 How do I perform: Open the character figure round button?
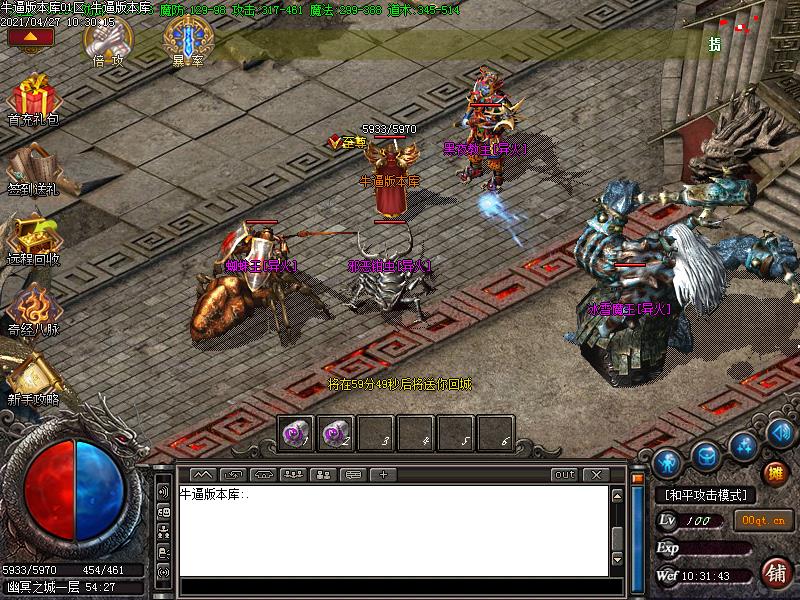click(x=667, y=462)
